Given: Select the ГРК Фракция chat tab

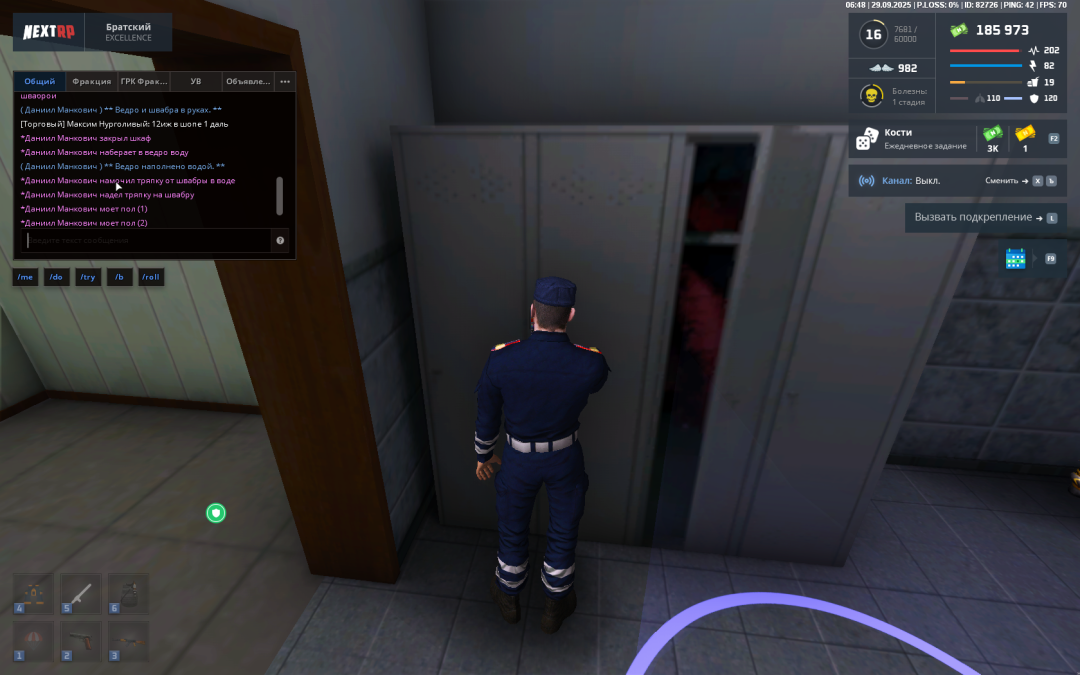Looking at the screenshot, I should coord(144,81).
